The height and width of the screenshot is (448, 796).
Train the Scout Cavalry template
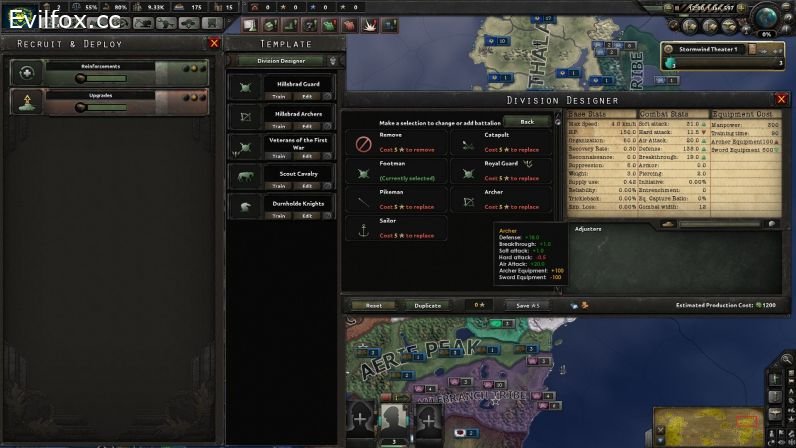pos(281,185)
